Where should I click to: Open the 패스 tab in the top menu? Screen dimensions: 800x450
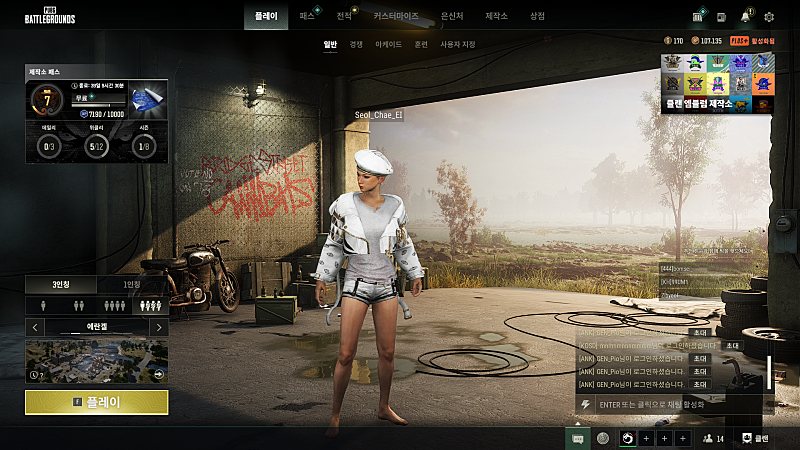307,17
